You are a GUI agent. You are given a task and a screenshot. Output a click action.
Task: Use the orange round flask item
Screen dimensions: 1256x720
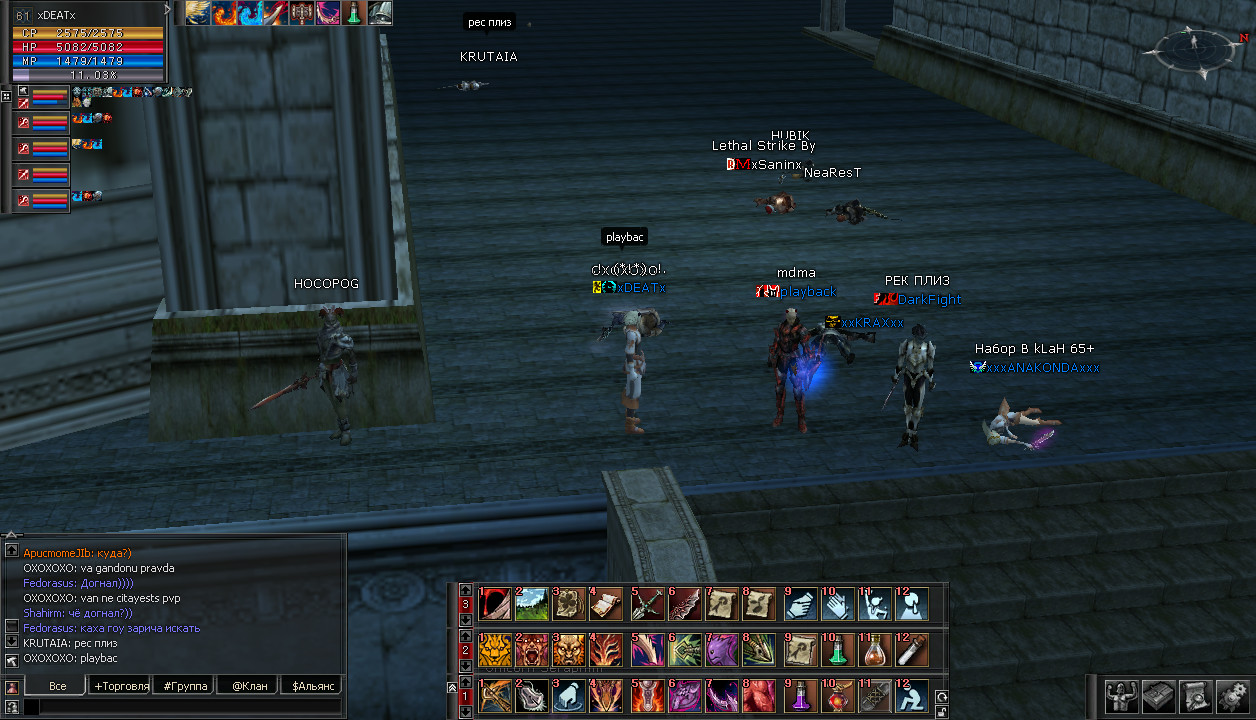click(x=875, y=650)
